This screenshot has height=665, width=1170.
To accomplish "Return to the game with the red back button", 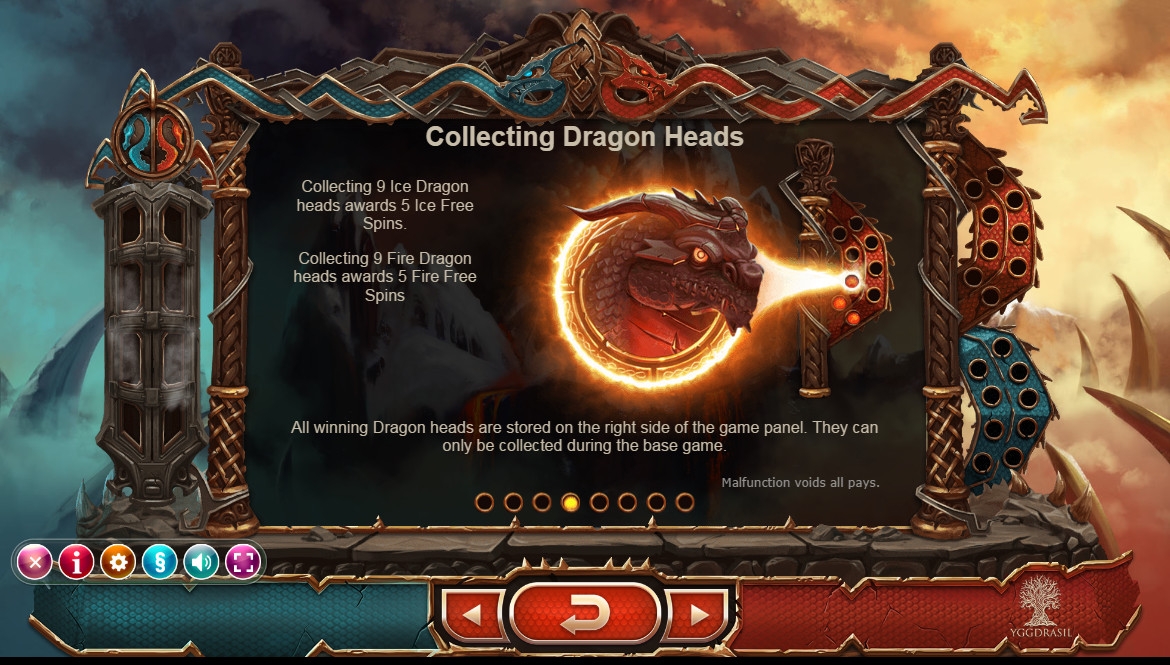I will (585, 614).
